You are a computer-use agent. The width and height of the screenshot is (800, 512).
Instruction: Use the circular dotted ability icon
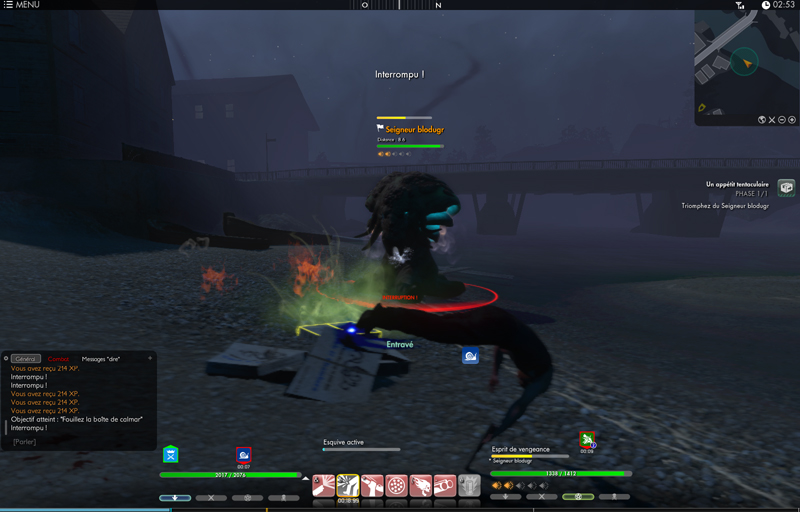[396, 485]
